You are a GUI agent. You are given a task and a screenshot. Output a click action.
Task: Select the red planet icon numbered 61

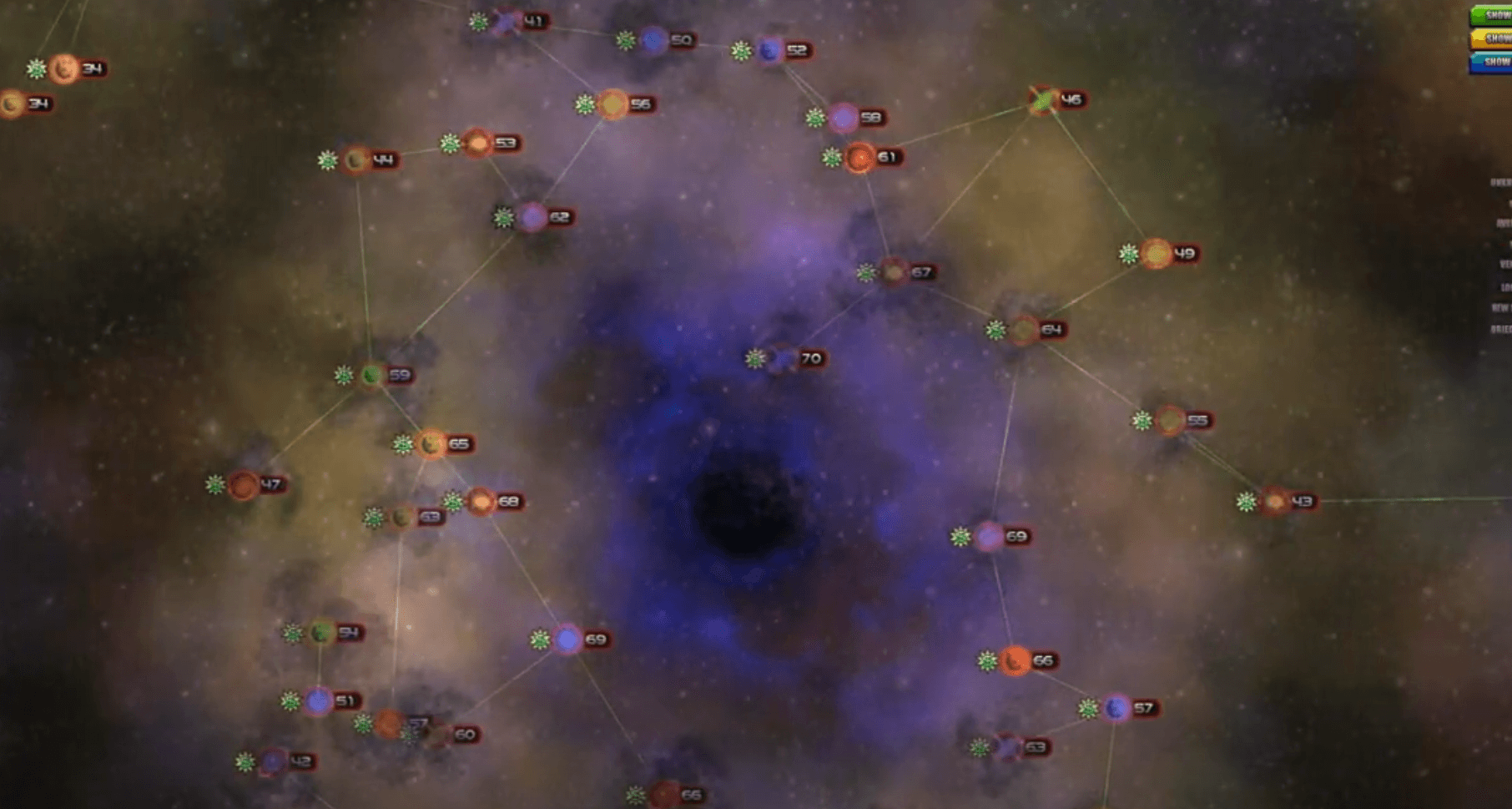[x=860, y=155]
